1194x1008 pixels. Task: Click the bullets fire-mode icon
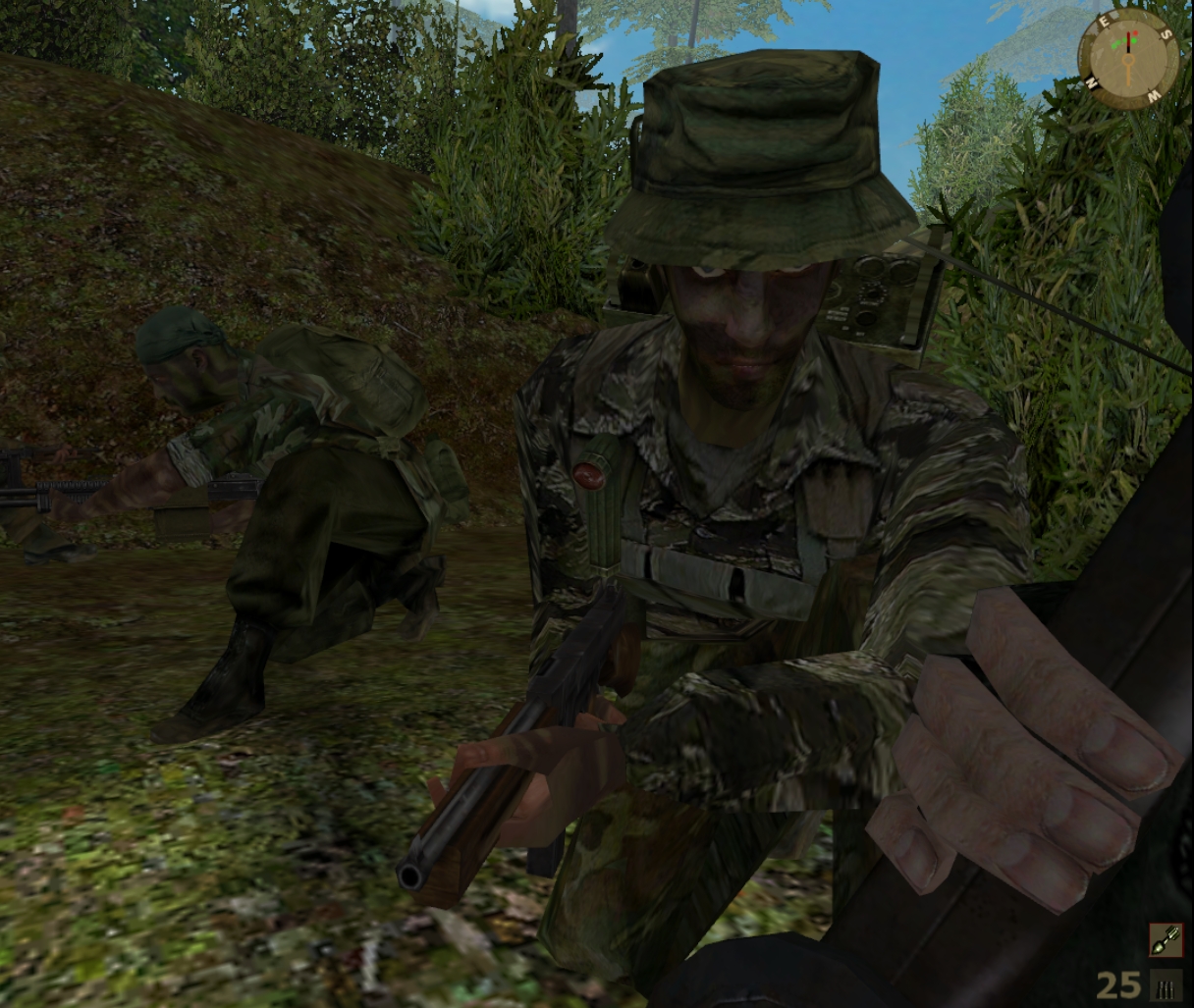tap(1167, 985)
